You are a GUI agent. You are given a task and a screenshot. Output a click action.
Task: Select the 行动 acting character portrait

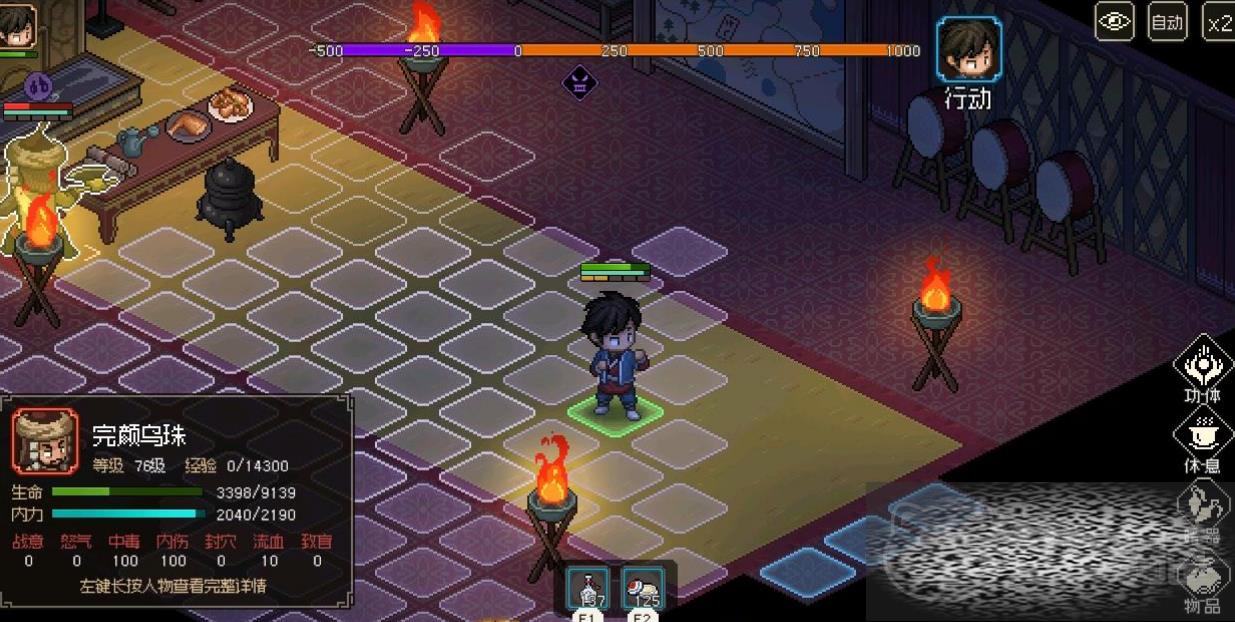[x=968, y=50]
